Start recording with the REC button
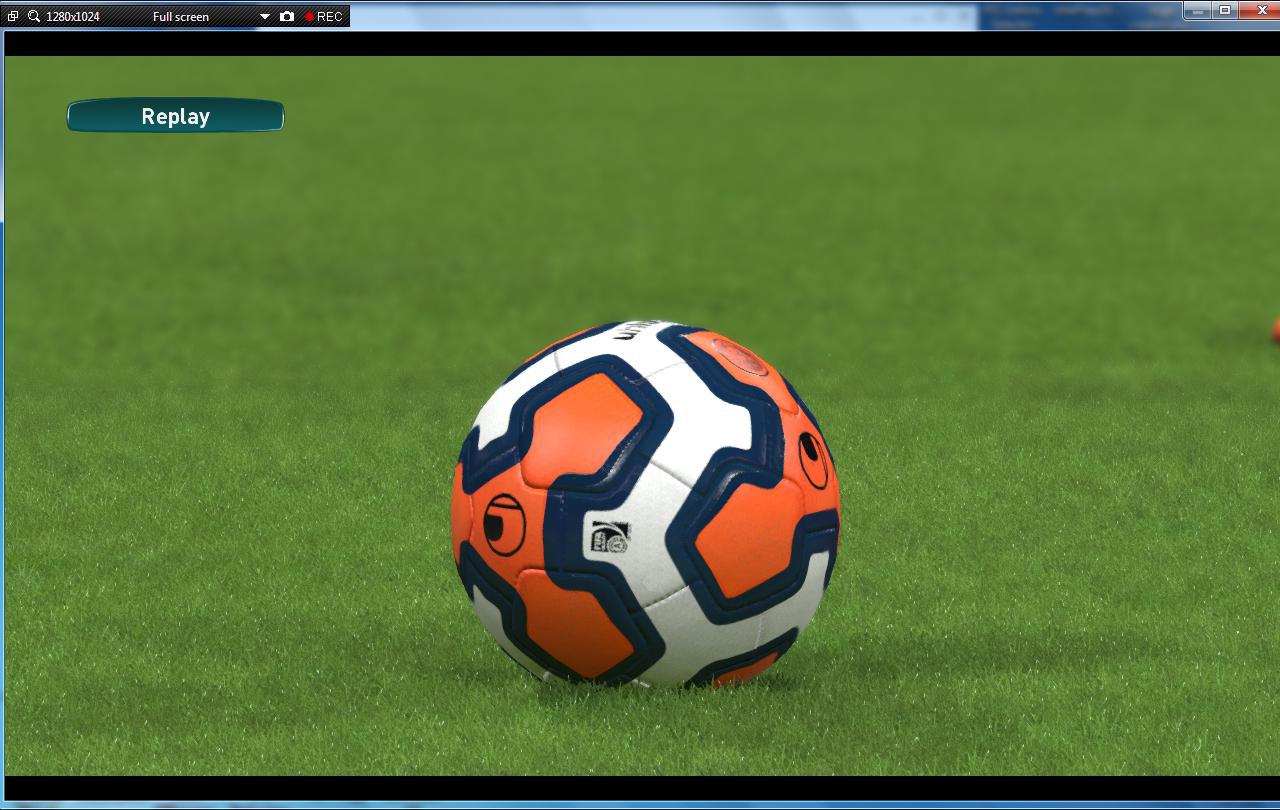Viewport: 1280px width, 810px height. (x=324, y=16)
